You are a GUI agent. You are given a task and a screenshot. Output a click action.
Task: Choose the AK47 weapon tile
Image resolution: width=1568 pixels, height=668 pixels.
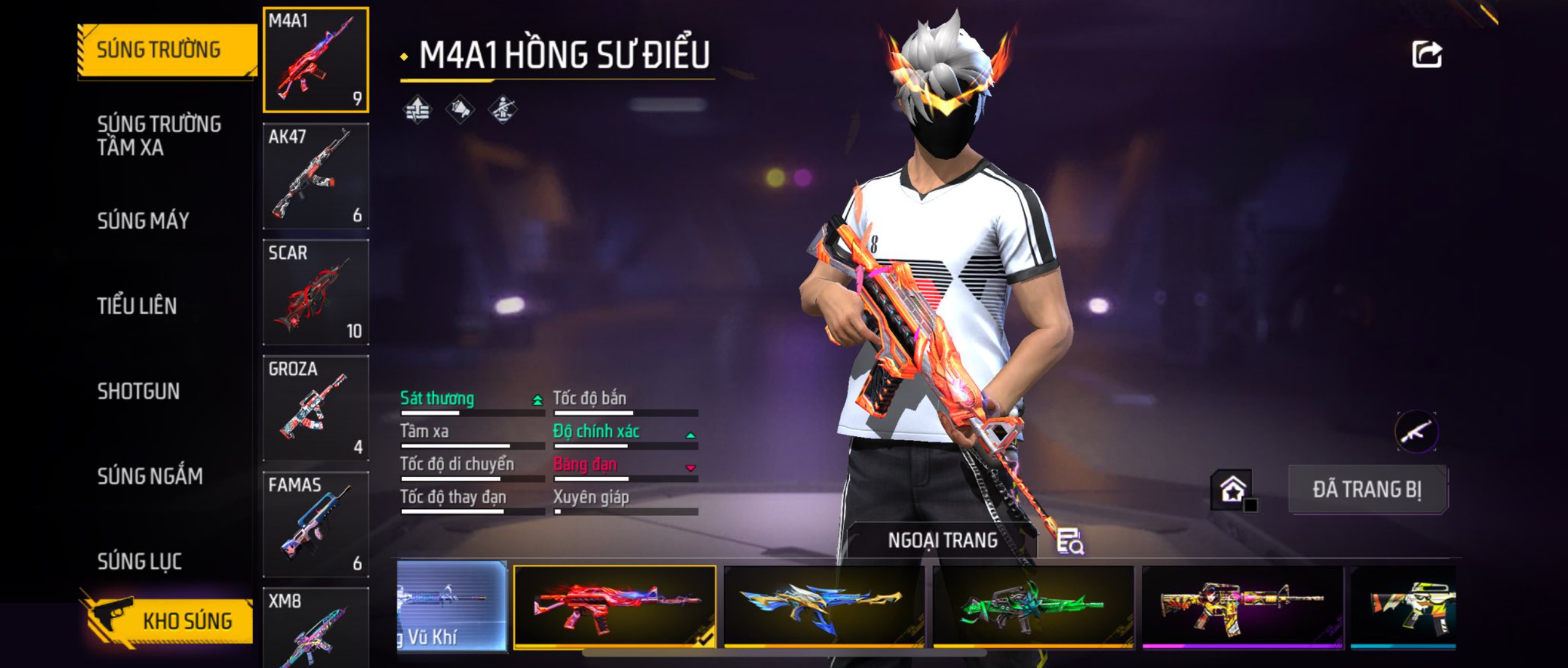click(316, 176)
